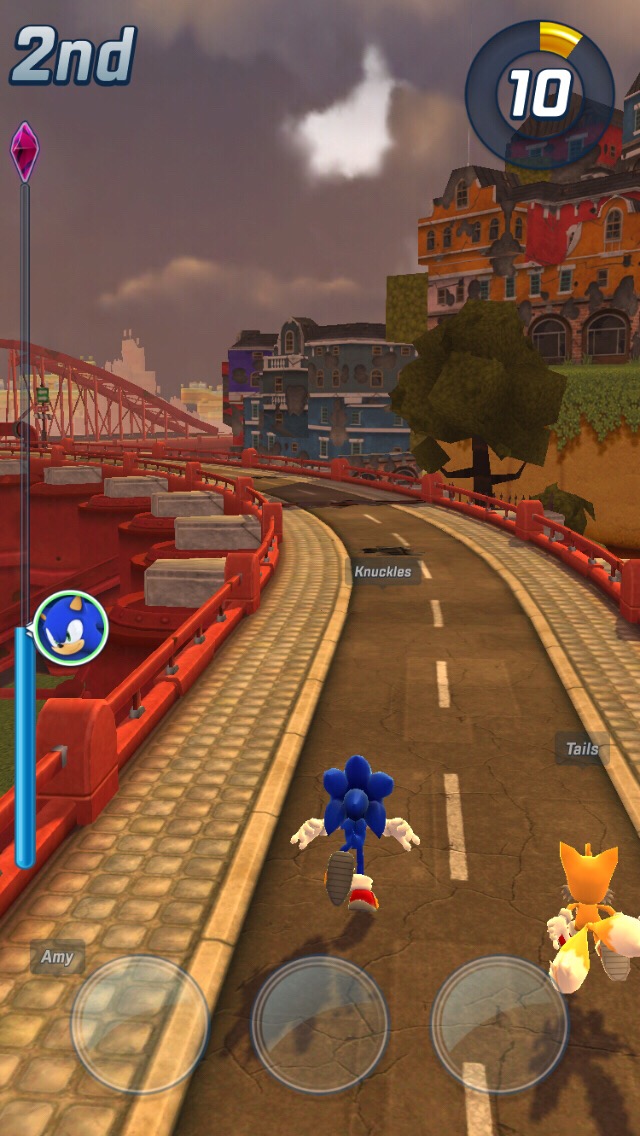Screen dimensions: 640x1136
Task: Select the Knuckles player name tag
Action: pos(383,572)
